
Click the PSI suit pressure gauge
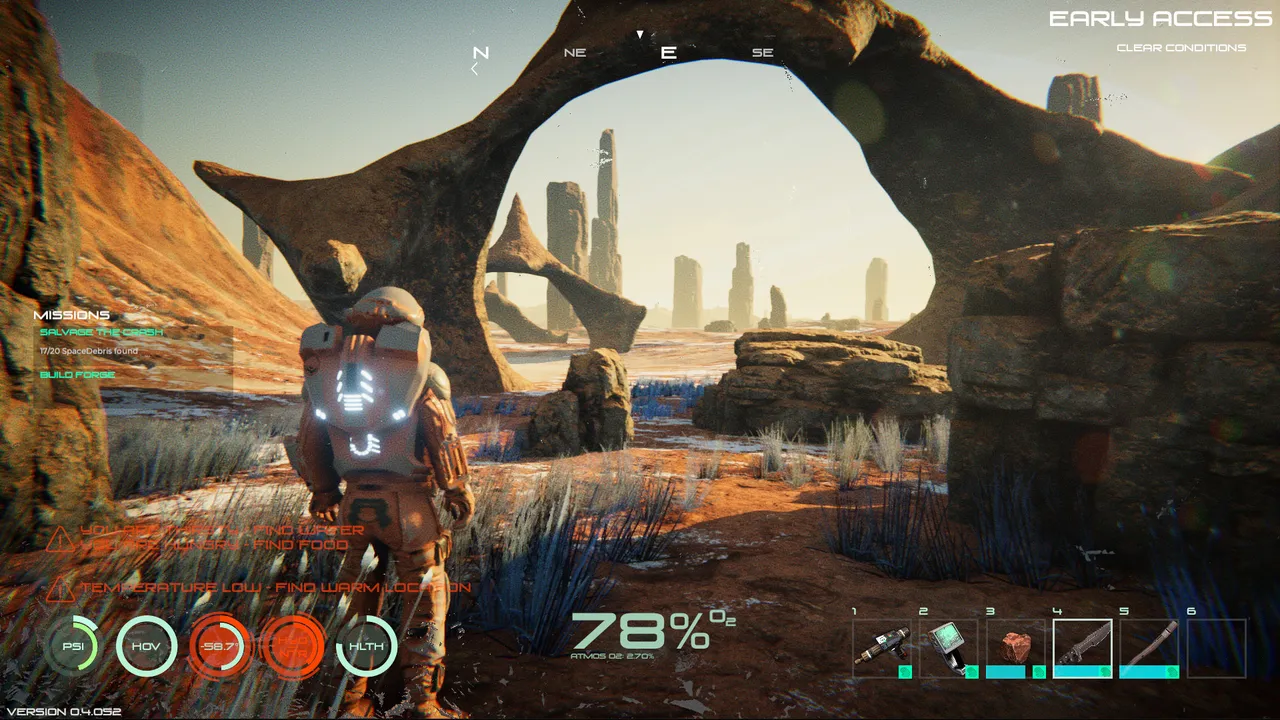pyautogui.click(x=73, y=646)
